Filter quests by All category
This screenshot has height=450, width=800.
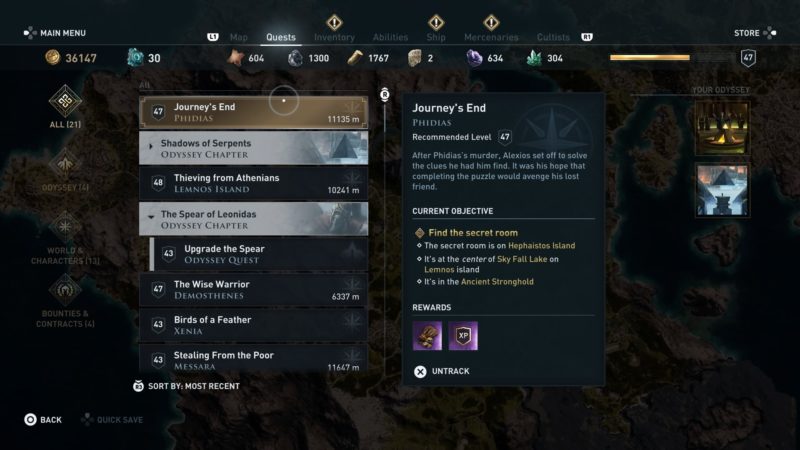point(66,107)
